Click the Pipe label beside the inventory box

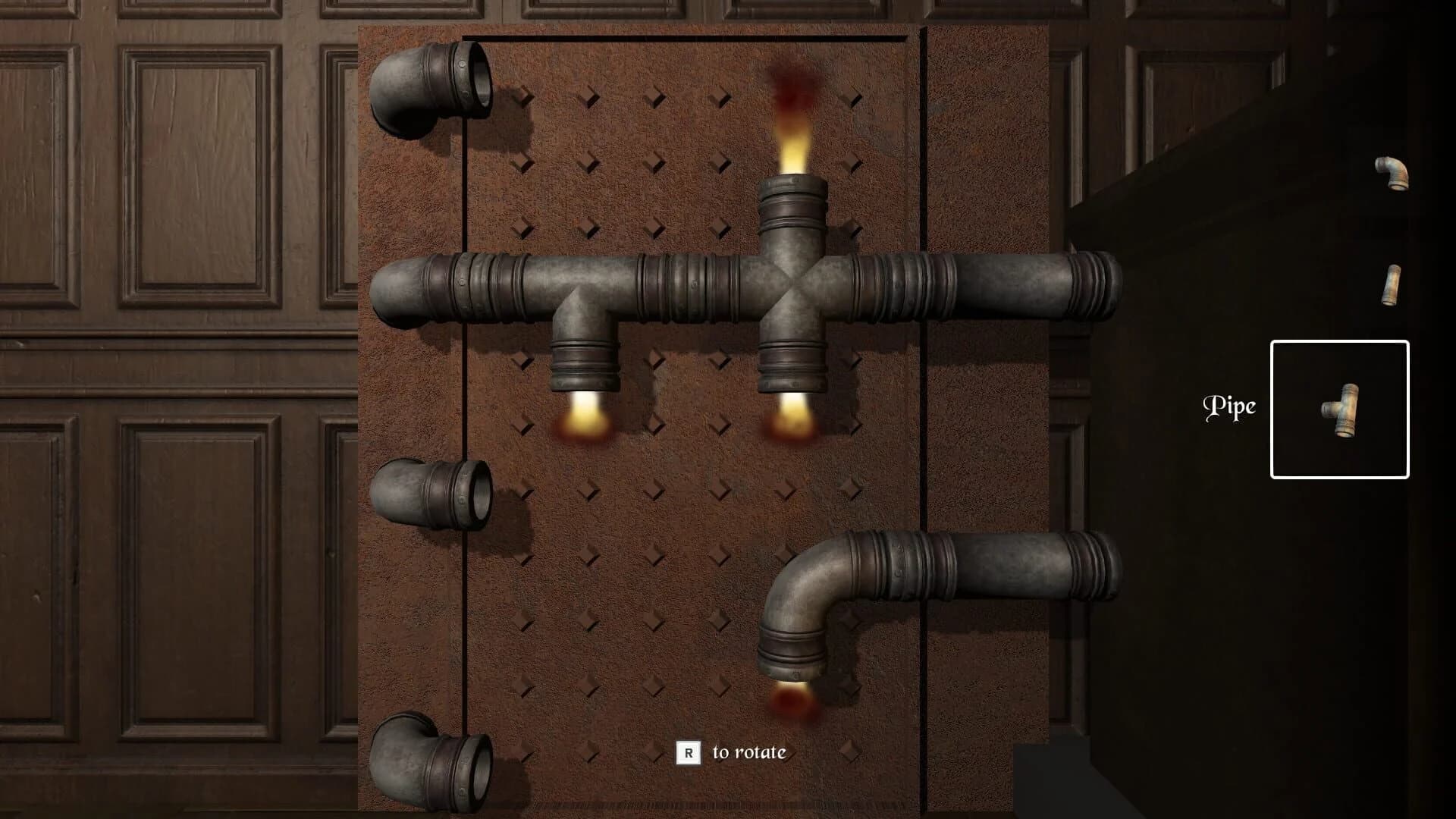click(x=1230, y=407)
